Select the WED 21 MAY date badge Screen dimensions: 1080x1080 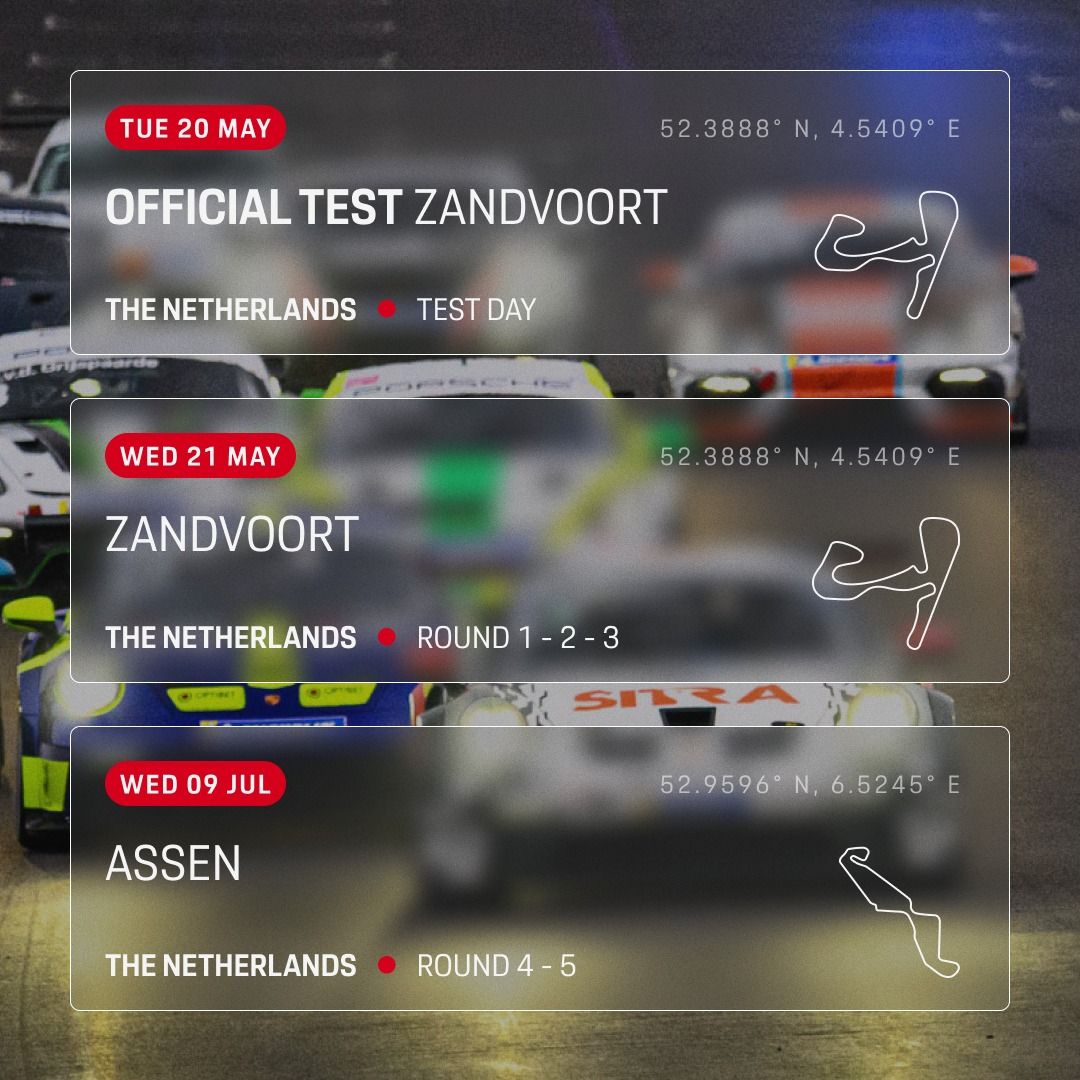(200, 457)
